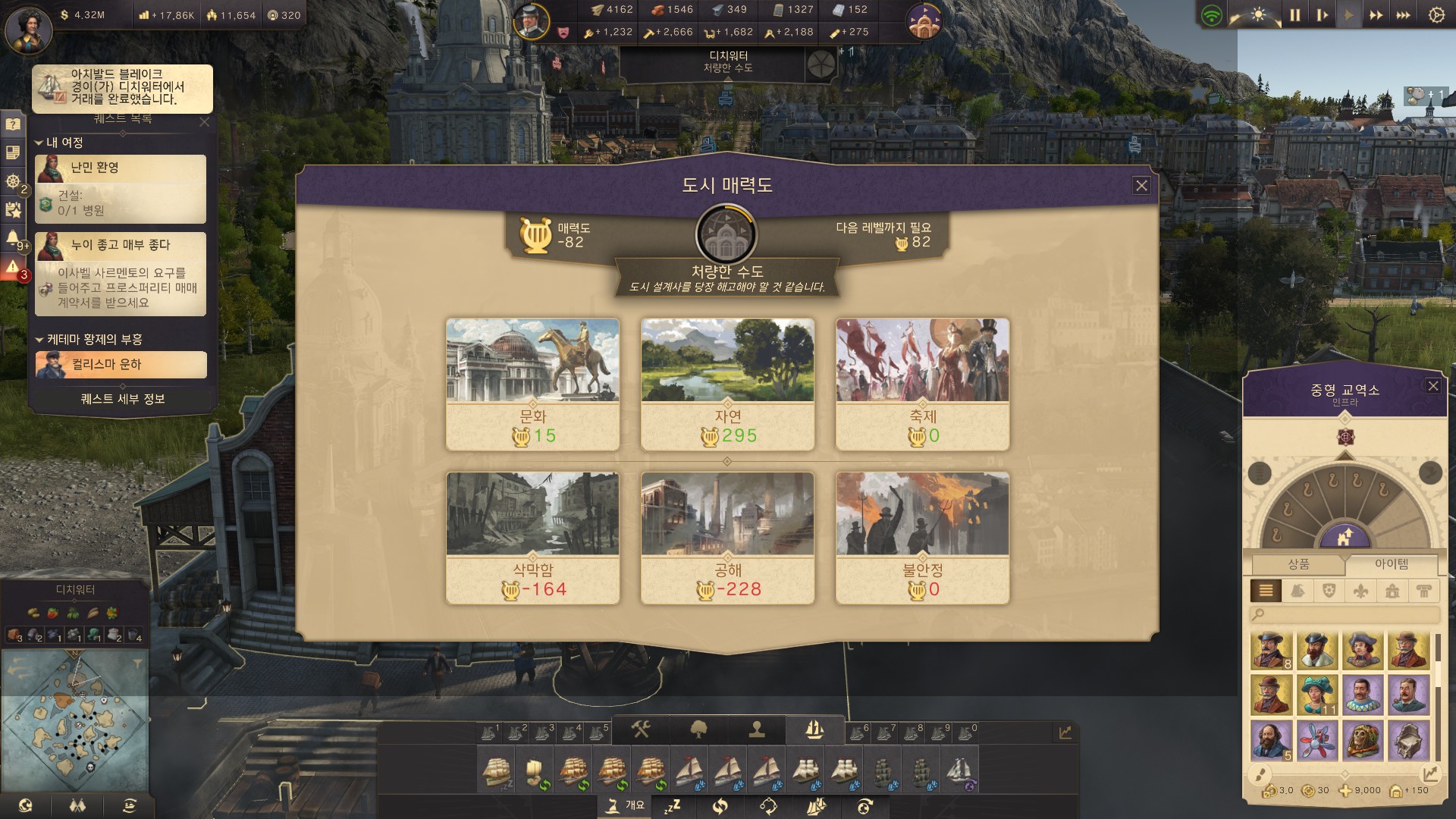Select the 컬리스마 운하 quest entry

pyautogui.click(x=121, y=365)
